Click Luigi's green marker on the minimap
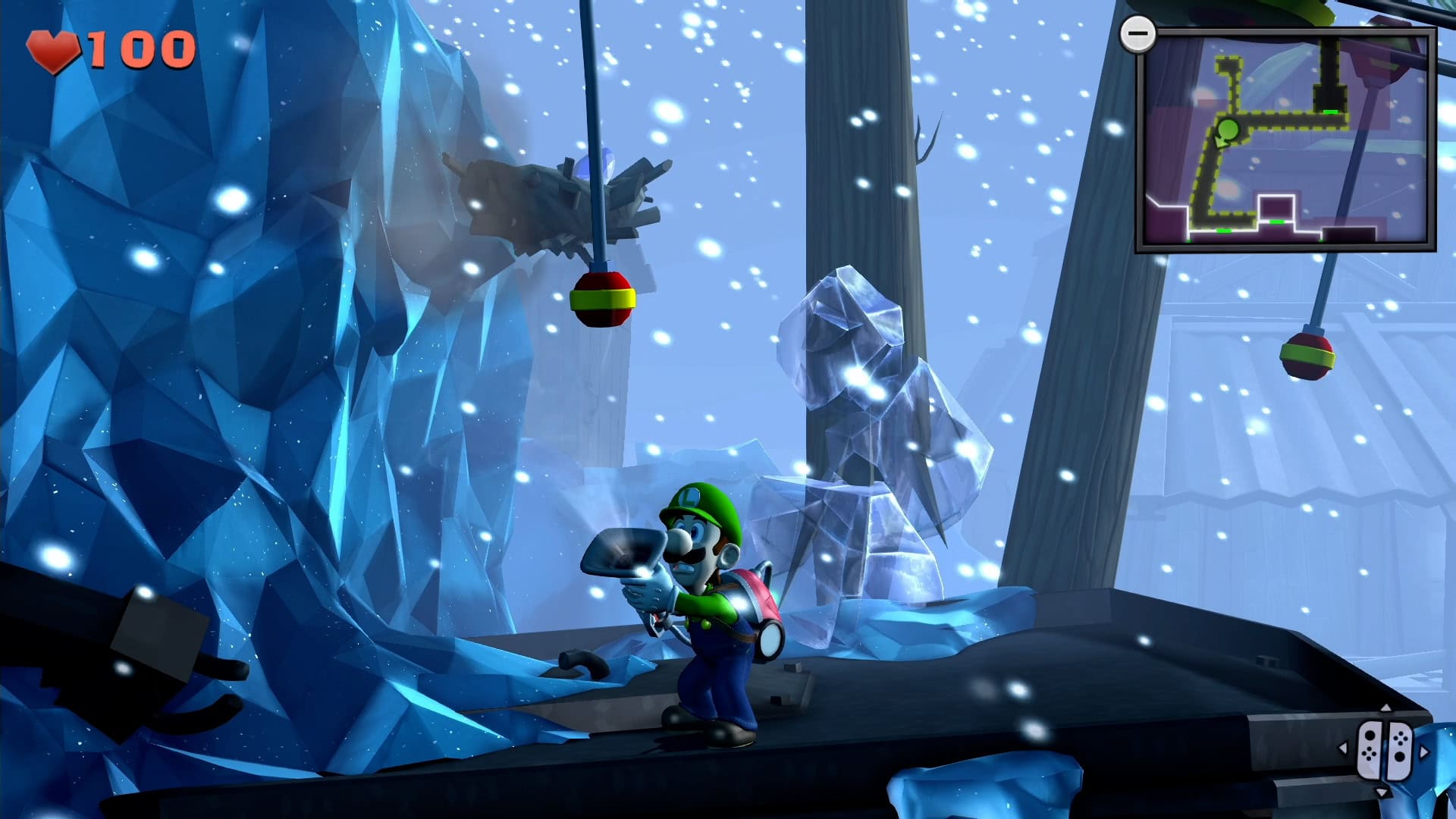The height and width of the screenshot is (819, 1456). click(1228, 130)
